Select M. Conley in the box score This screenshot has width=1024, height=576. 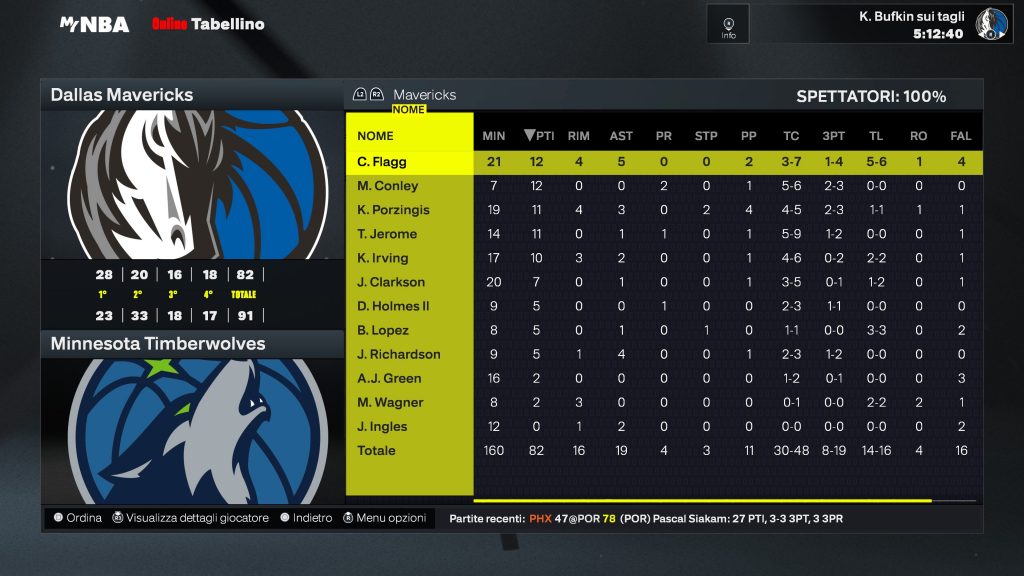[388, 186]
